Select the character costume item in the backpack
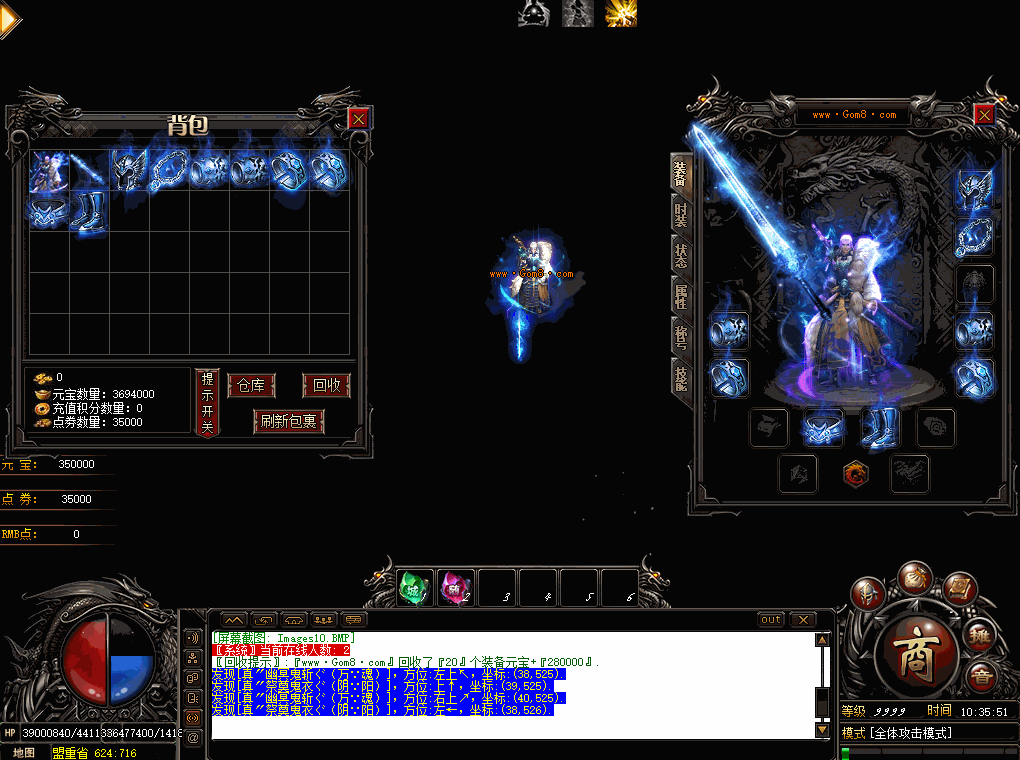 point(49,170)
